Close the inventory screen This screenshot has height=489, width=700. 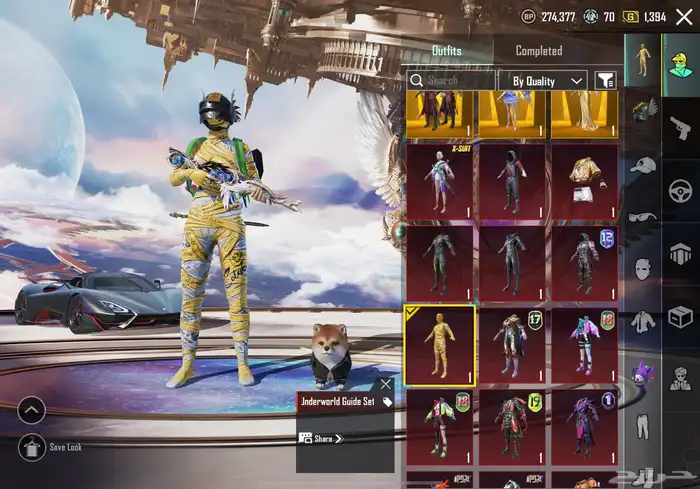tap(684, 16)
